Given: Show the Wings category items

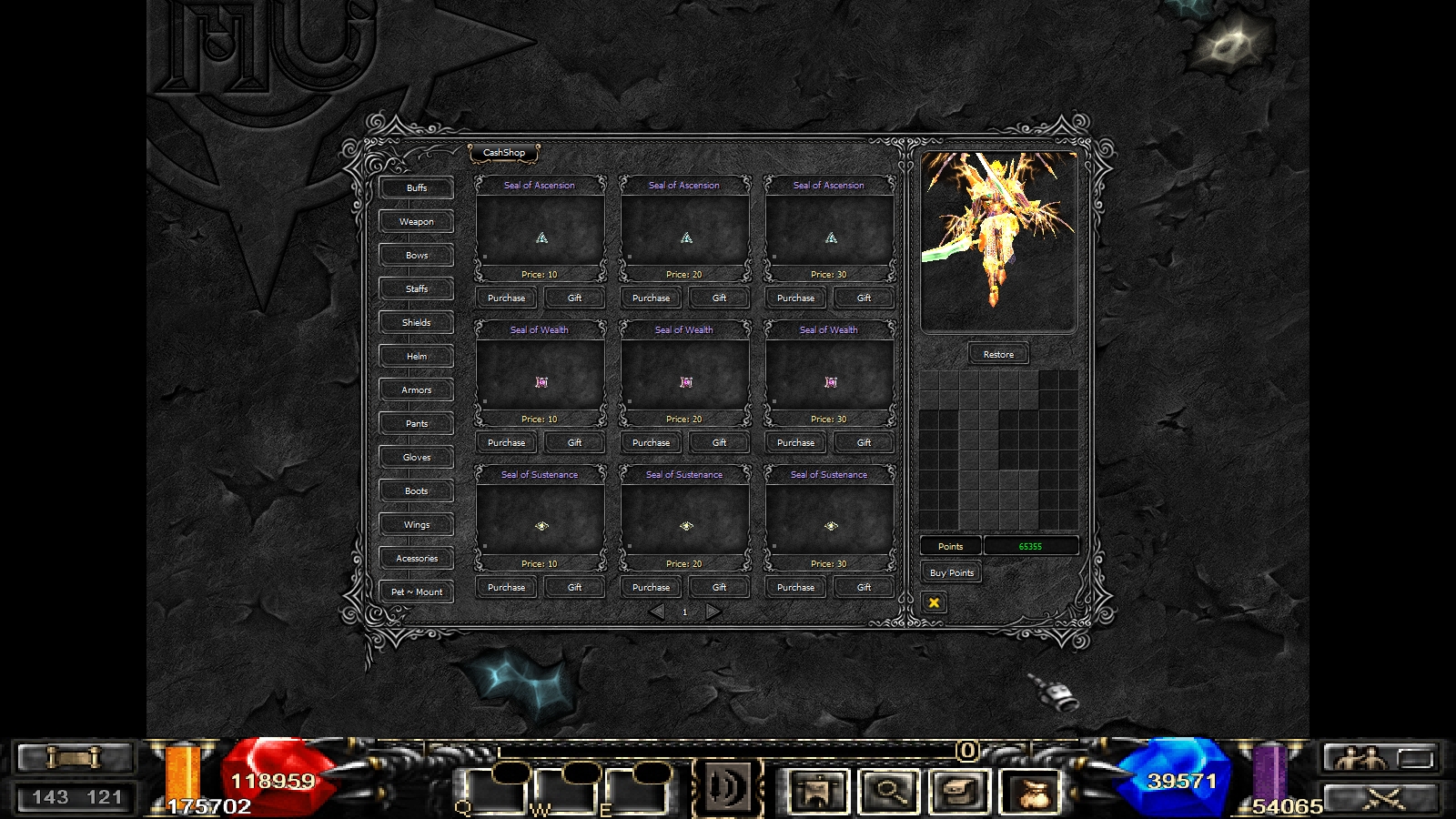Looking at the screenshot, I should click(417, 525).
